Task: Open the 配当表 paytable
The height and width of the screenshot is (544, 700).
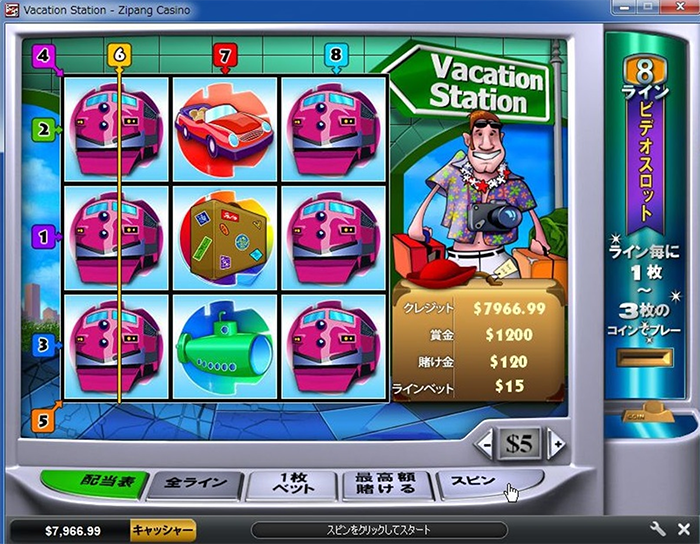Action: (x=93, y=484)
